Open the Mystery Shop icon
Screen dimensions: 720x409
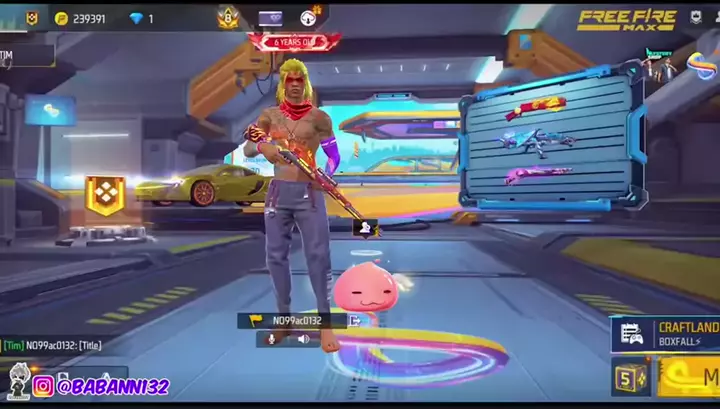coord(660,67)
